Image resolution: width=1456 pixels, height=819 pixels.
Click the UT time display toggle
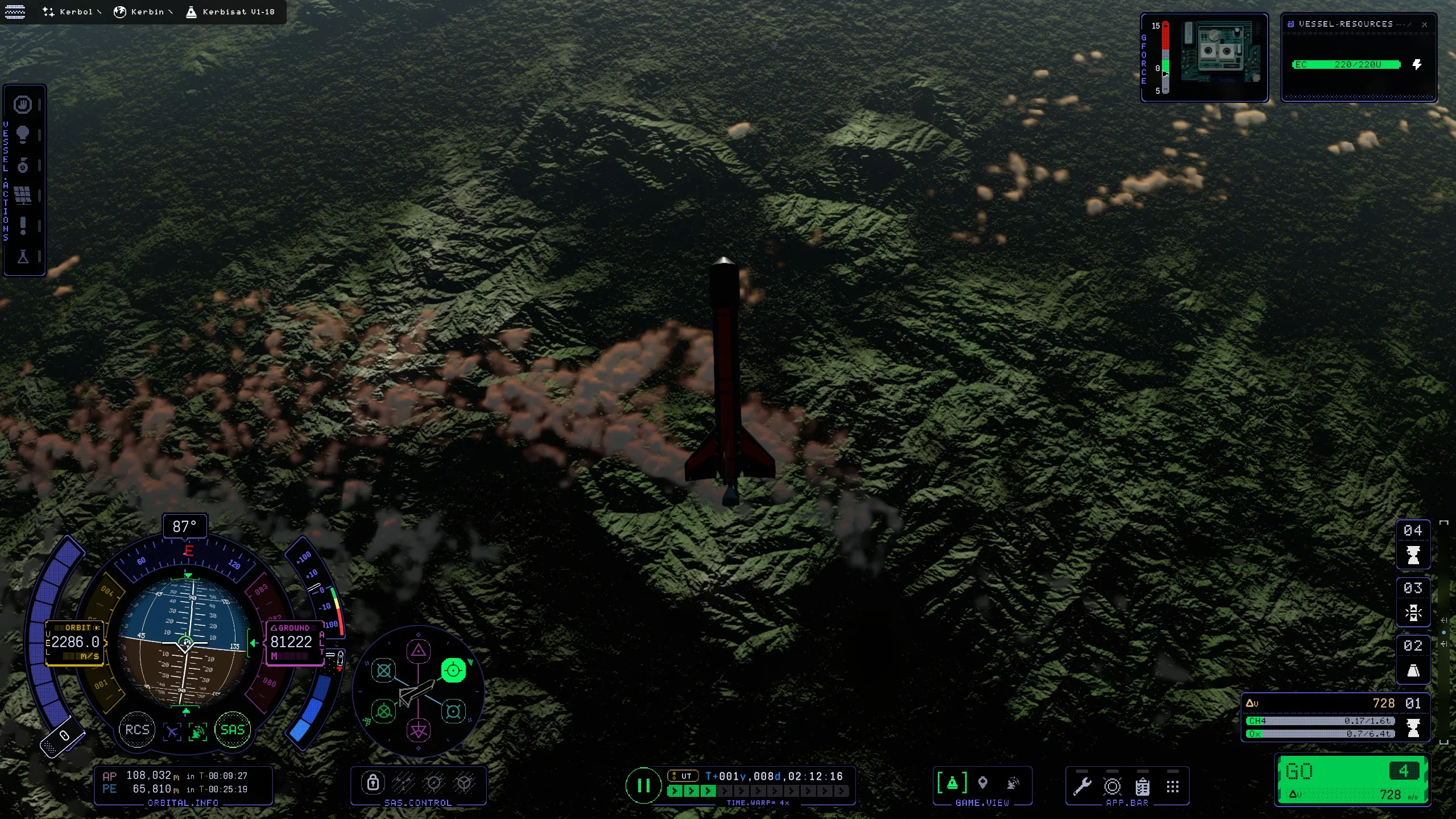(682, 776)
